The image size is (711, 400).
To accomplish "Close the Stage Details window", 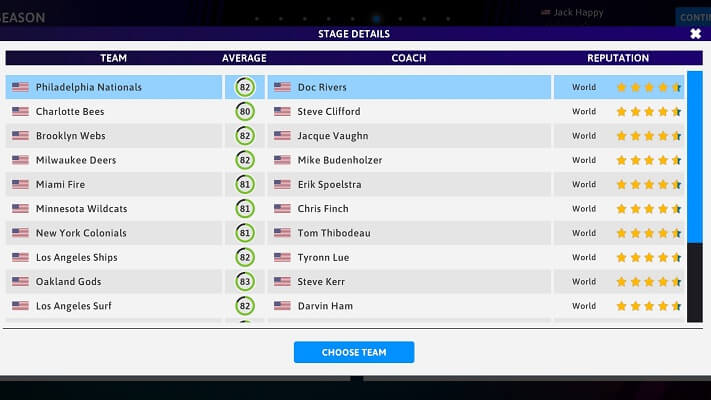I will coord(695,33).
